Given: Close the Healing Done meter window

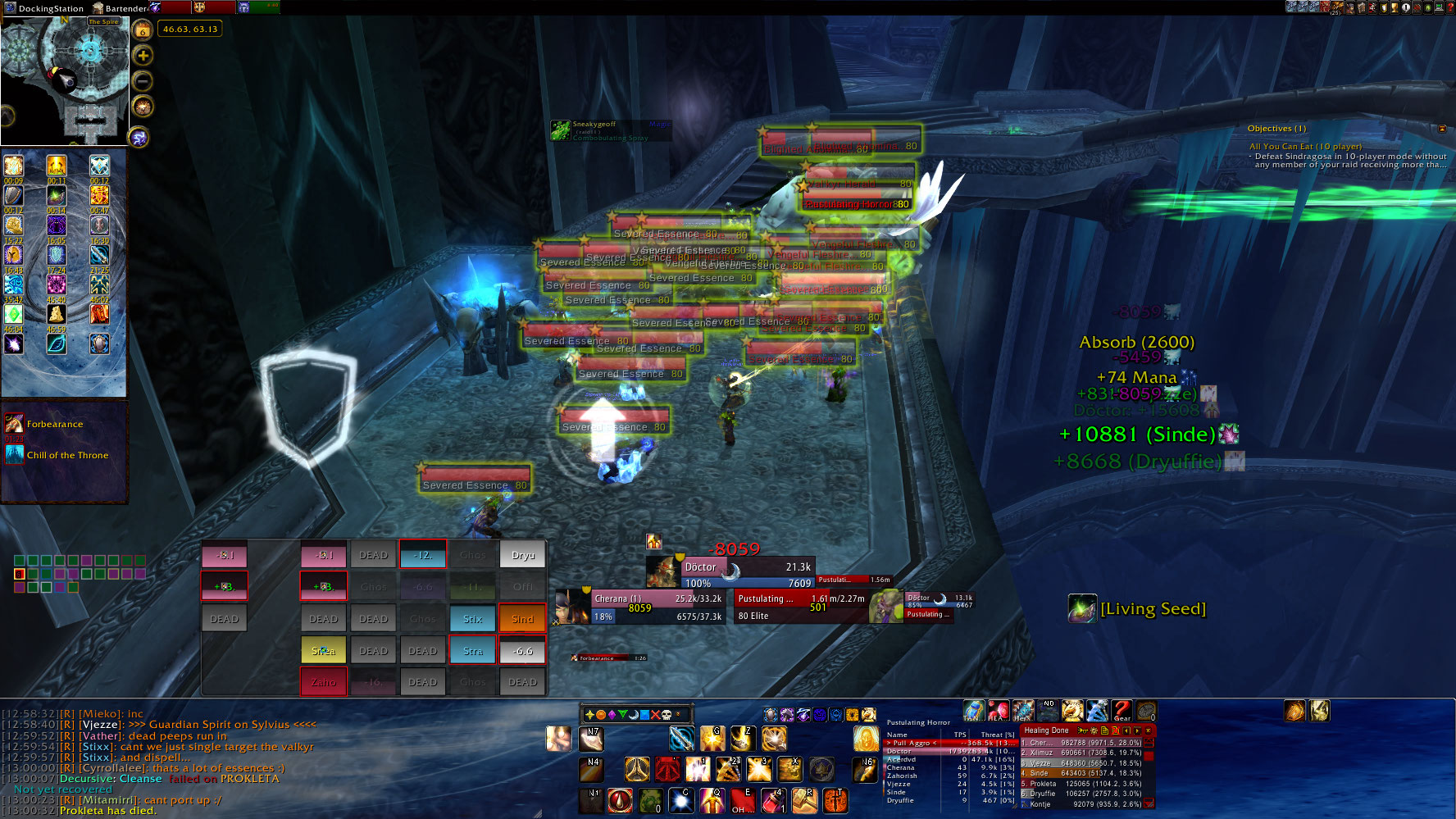Looking at the screenshot, I should 1148,730.
